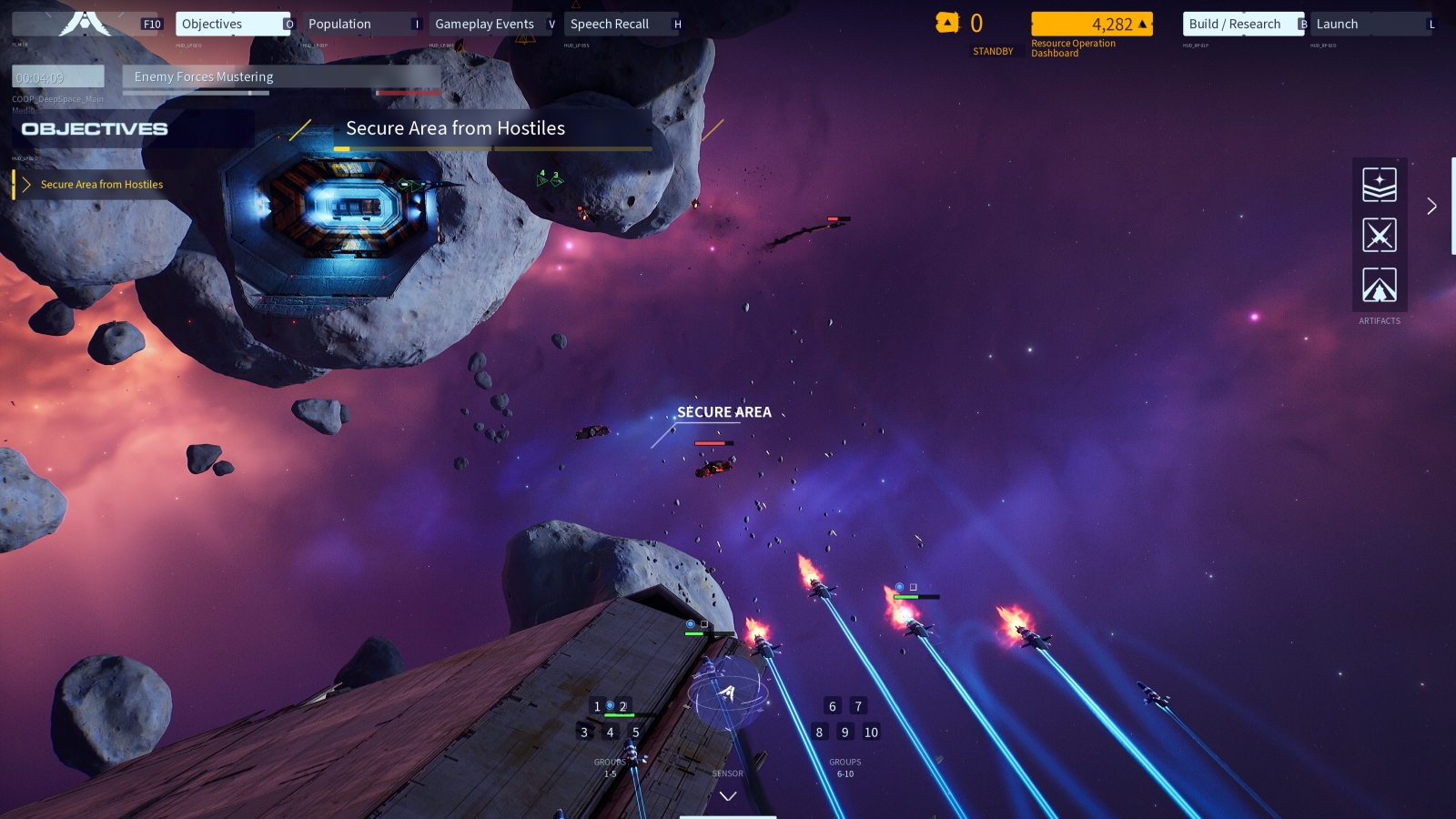Select the chevron-and-star artifact icon
Screen dimensions: 1456x819
coord(1380,185)
